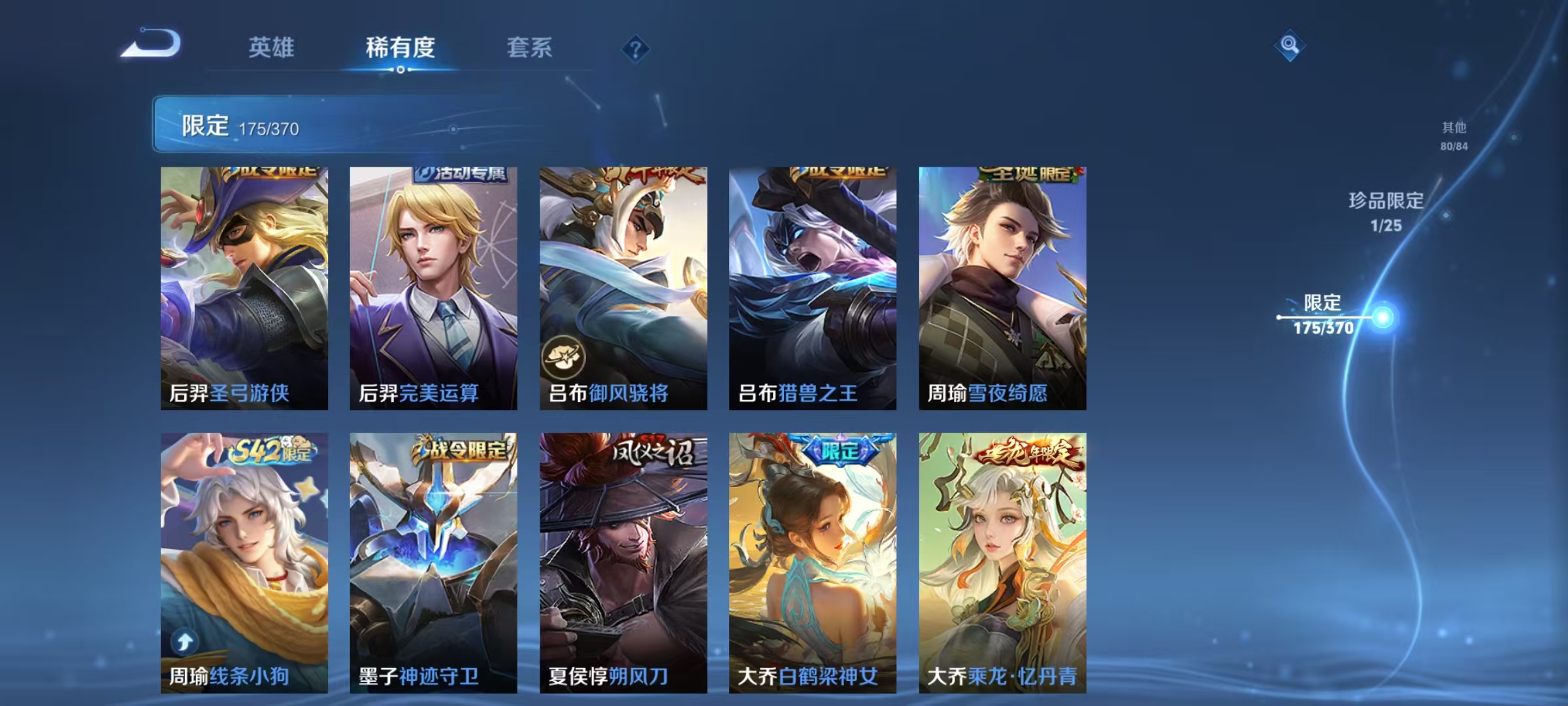Open the search magnifier icon
The height and width of the screenshot is (706, 1568).
point(1289,44)
